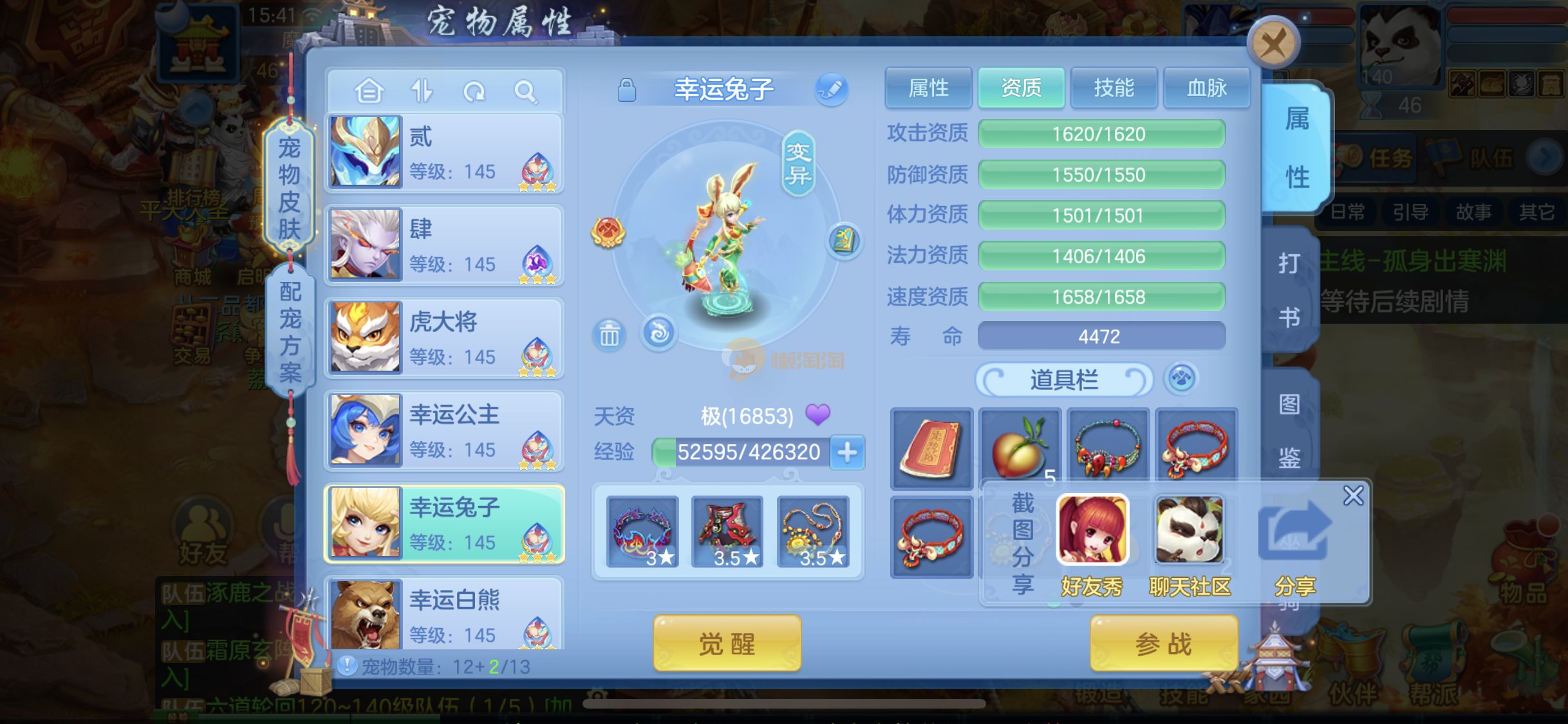Switch to the 属性 tab
Viewport: 1568px width, 724px height.
coord(928,88)
